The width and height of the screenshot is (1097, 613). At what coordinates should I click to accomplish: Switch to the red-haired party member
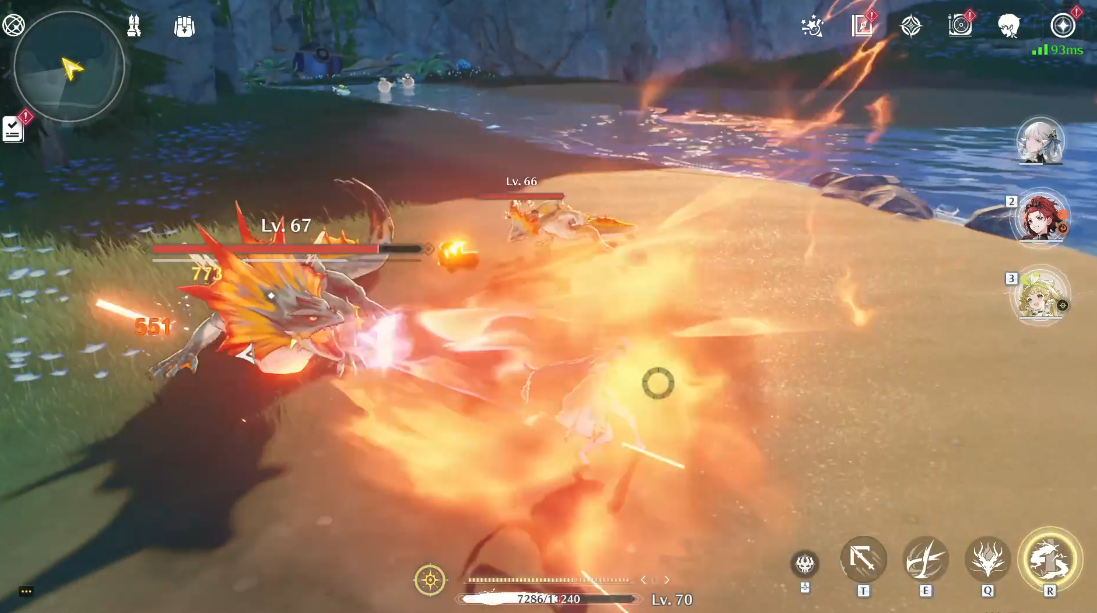point(1040,217)
